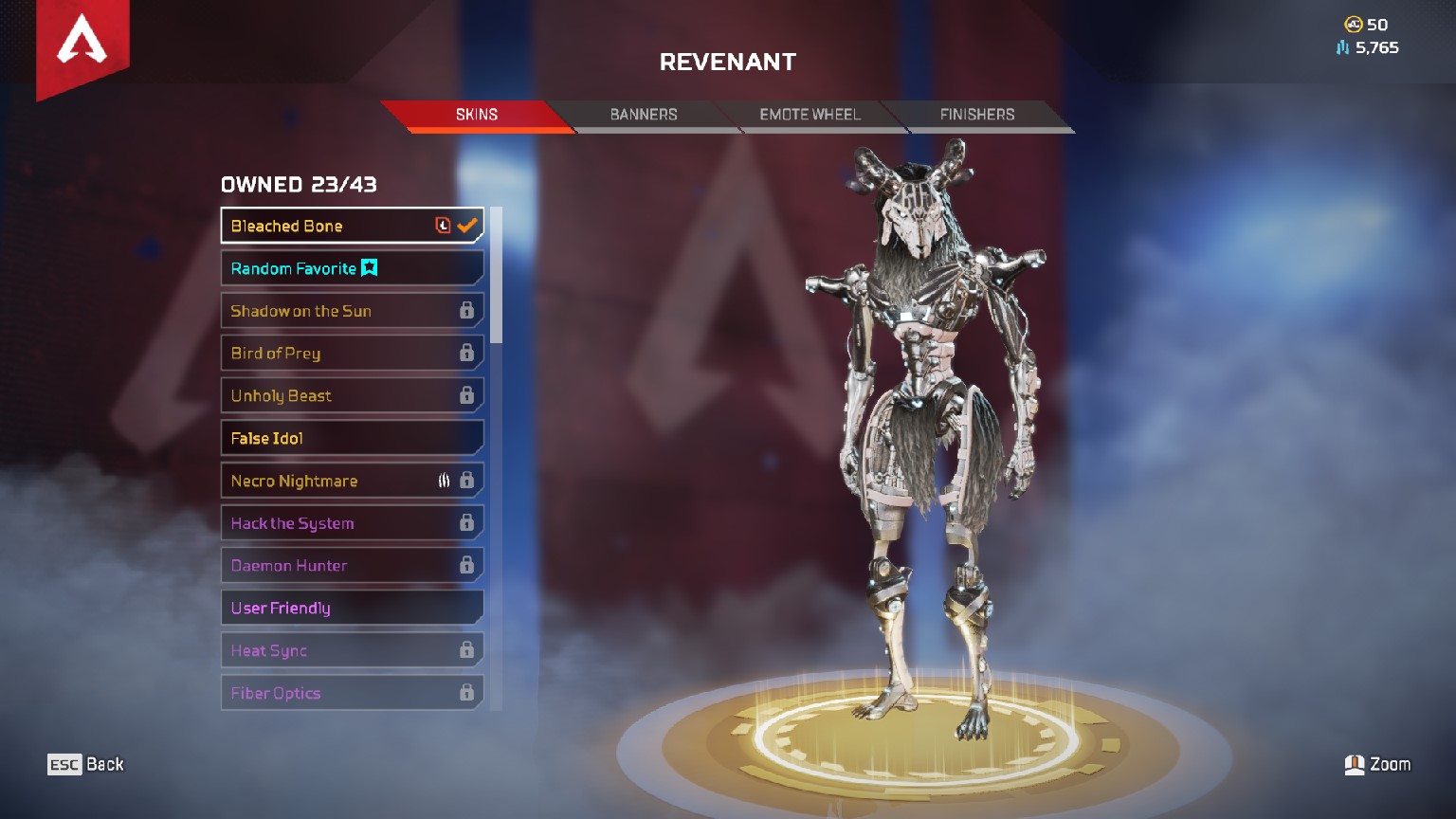1456x819 pixels.
Task: Click the Legendary rarity badge on Bleached Bone
Action: tap(442, 225)
